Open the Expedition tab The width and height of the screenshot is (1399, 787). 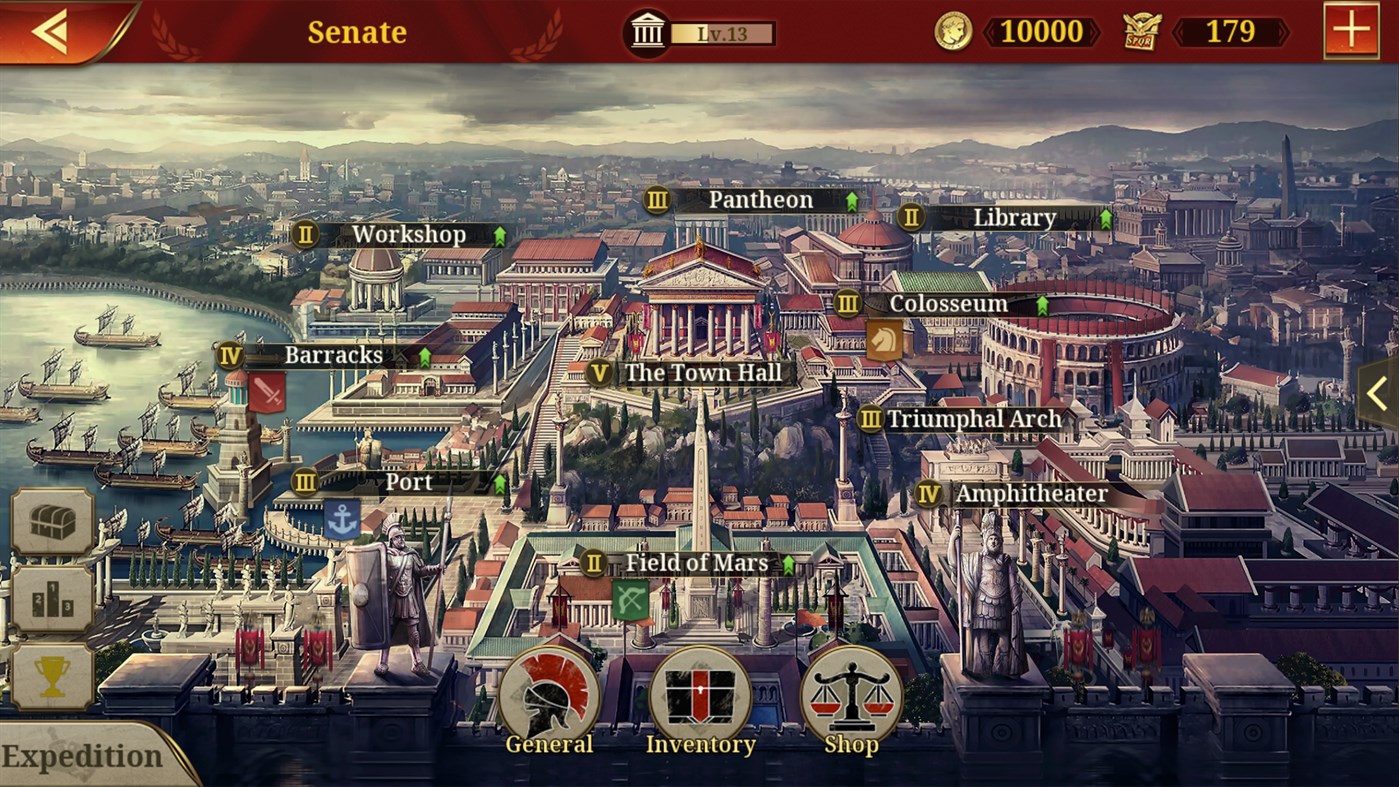click(85, 755)
